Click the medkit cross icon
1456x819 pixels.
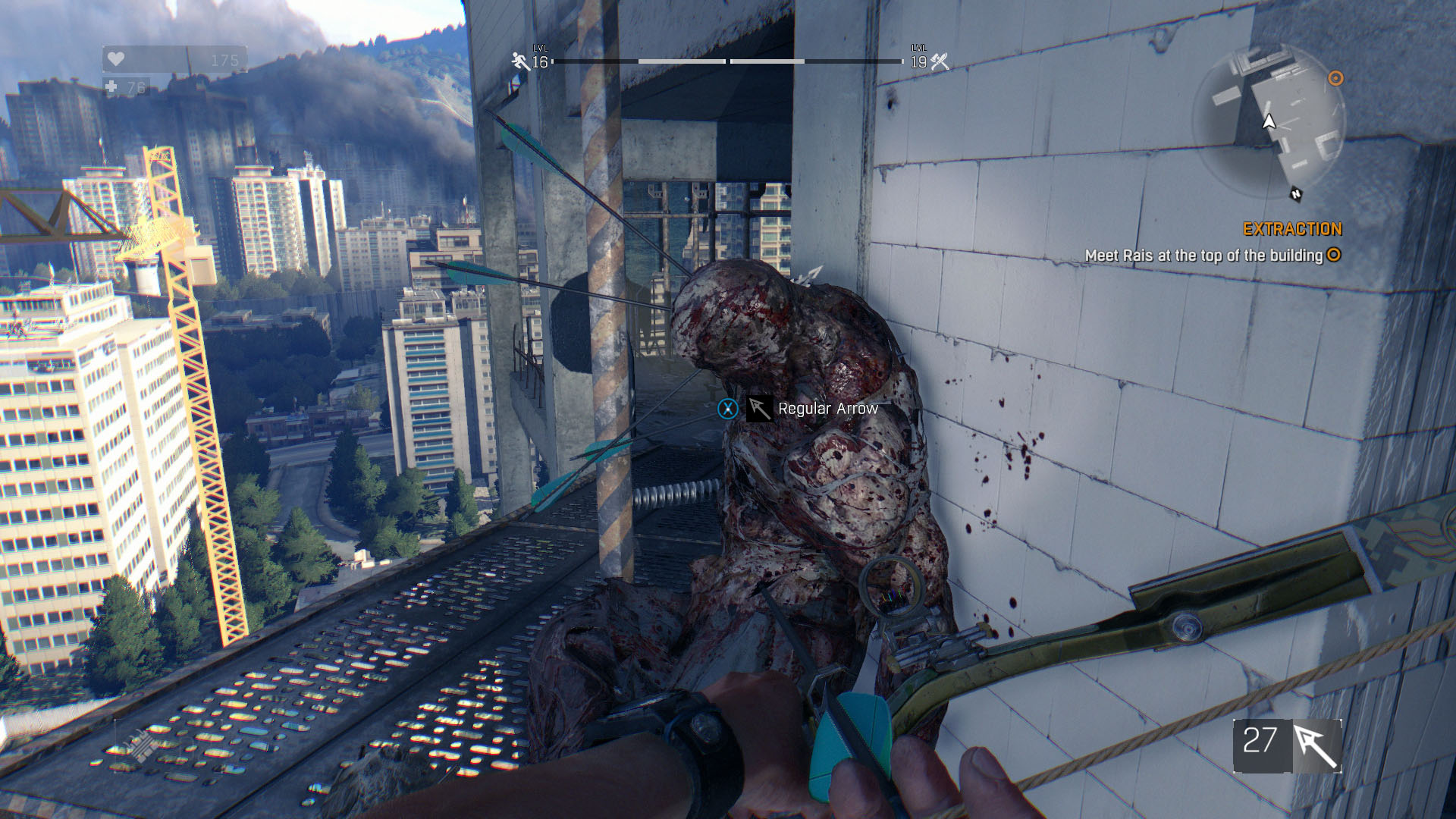(111, 87)
